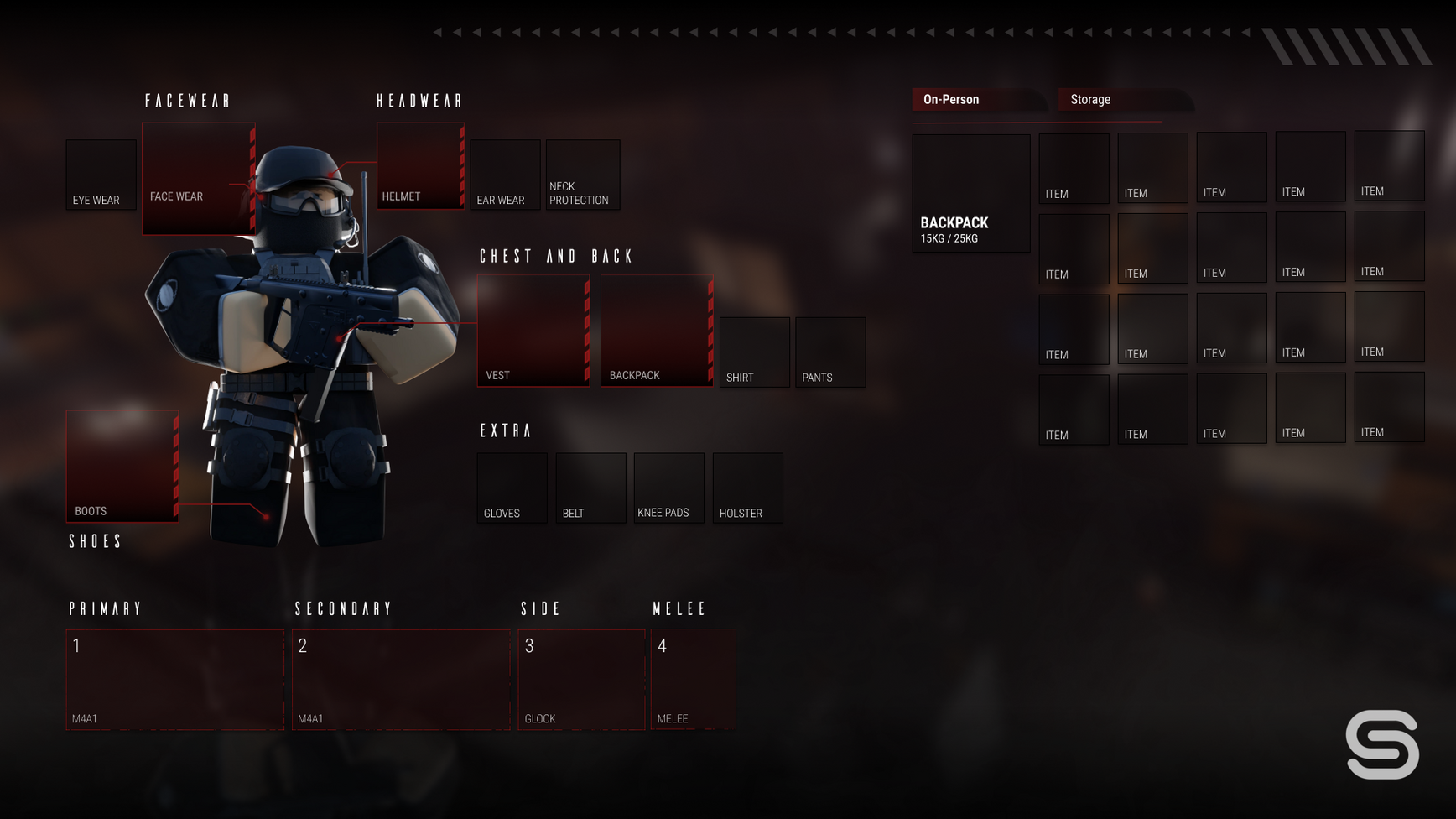Screen dimensions: 1456x819
Task: Select the Helmet slot
Action: (420, 165)
